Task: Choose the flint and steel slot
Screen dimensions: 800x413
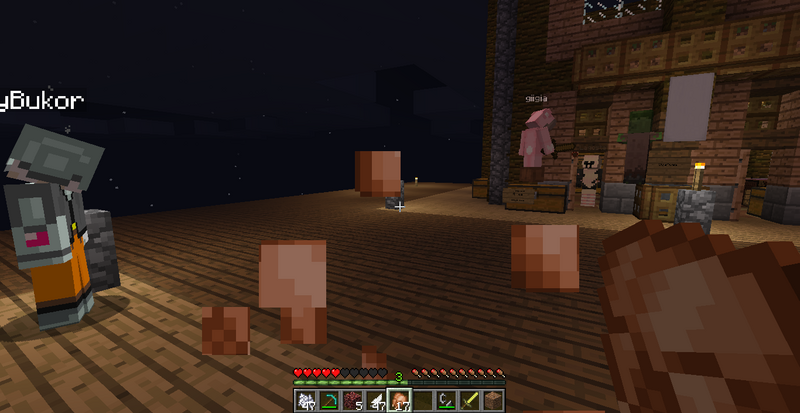Action: point(447,401)
